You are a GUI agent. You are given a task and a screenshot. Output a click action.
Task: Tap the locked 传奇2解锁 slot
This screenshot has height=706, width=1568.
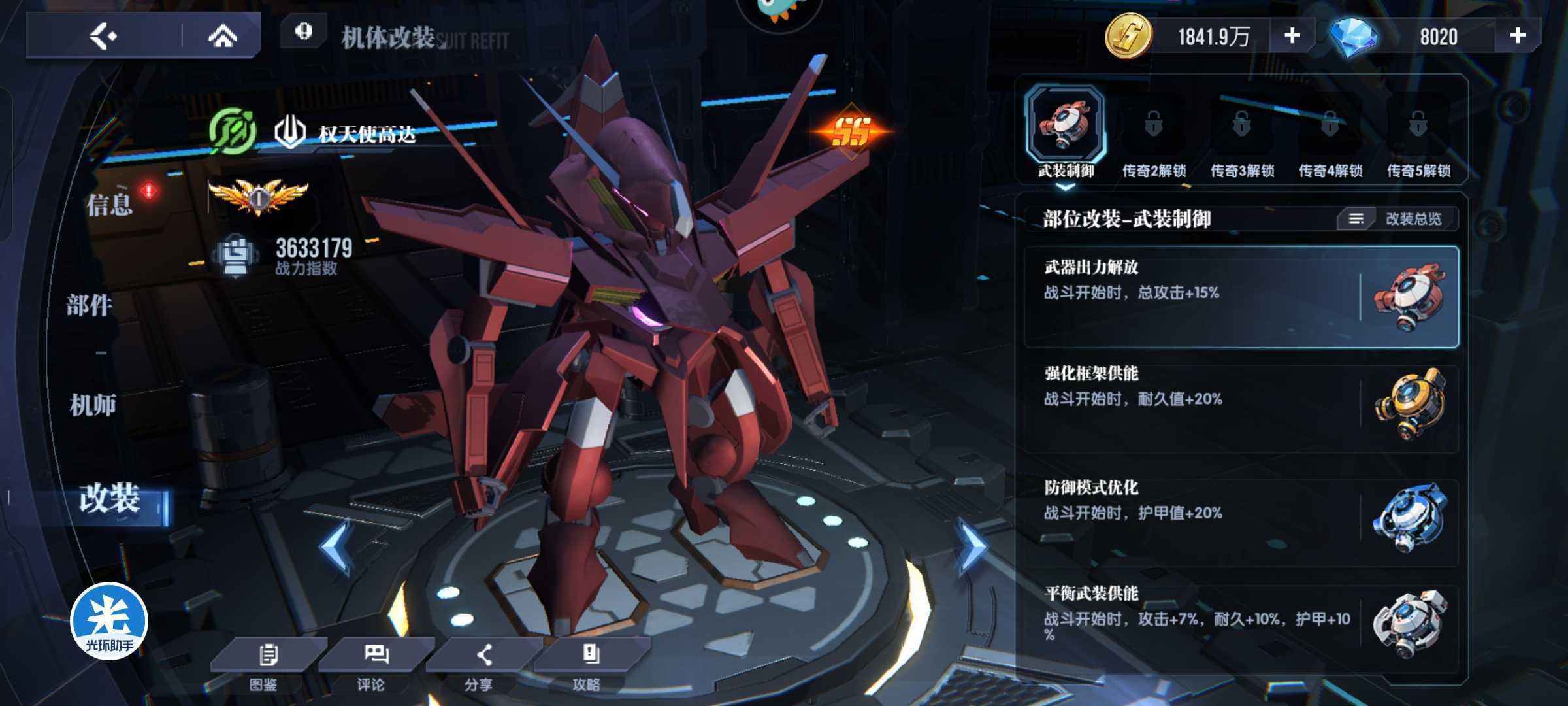(1154, 137)
